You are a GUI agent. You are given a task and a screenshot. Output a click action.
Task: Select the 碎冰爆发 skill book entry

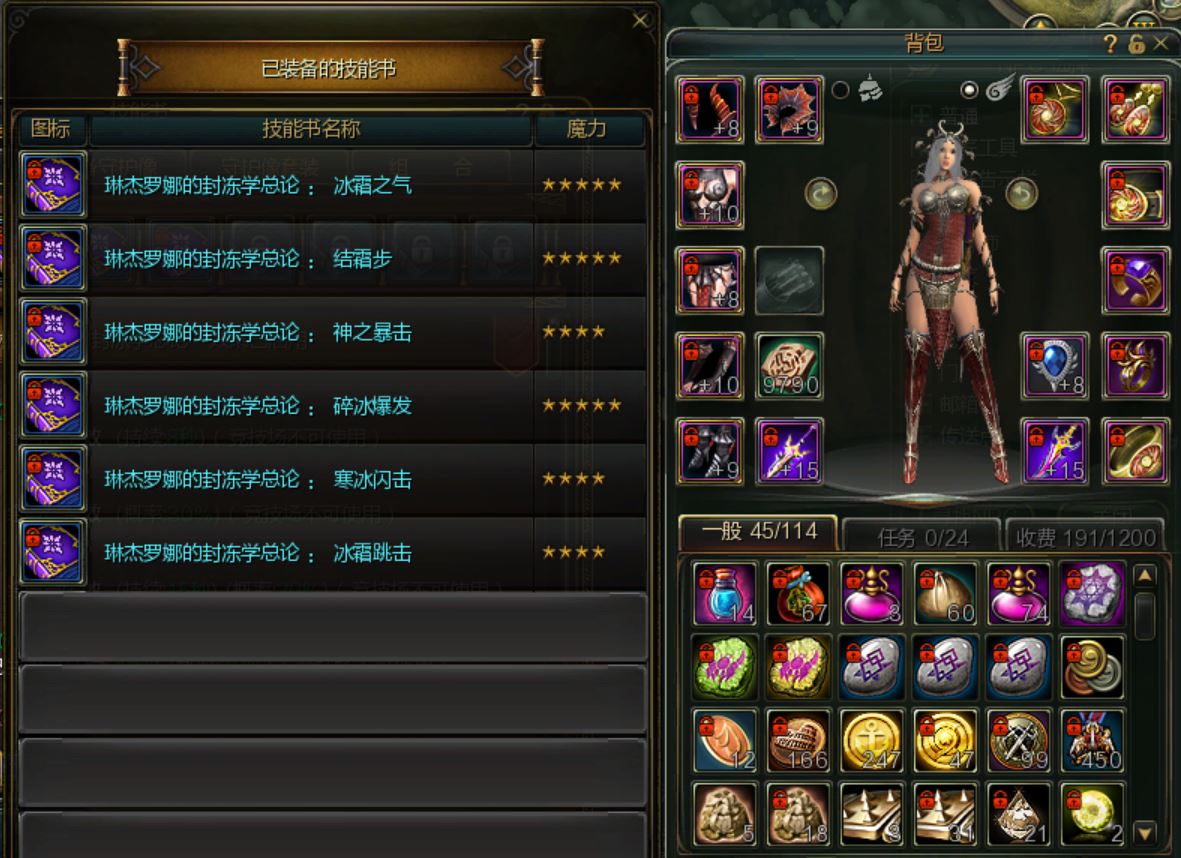click(x=330, y=406)
